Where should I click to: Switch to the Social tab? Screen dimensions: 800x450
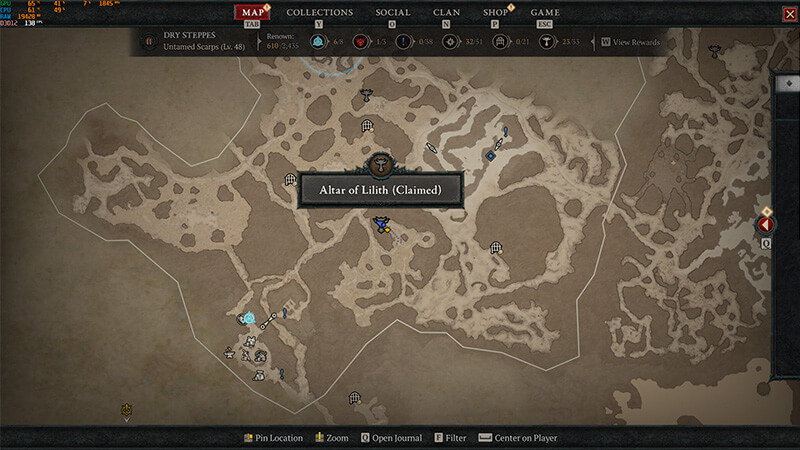[393, 12]
